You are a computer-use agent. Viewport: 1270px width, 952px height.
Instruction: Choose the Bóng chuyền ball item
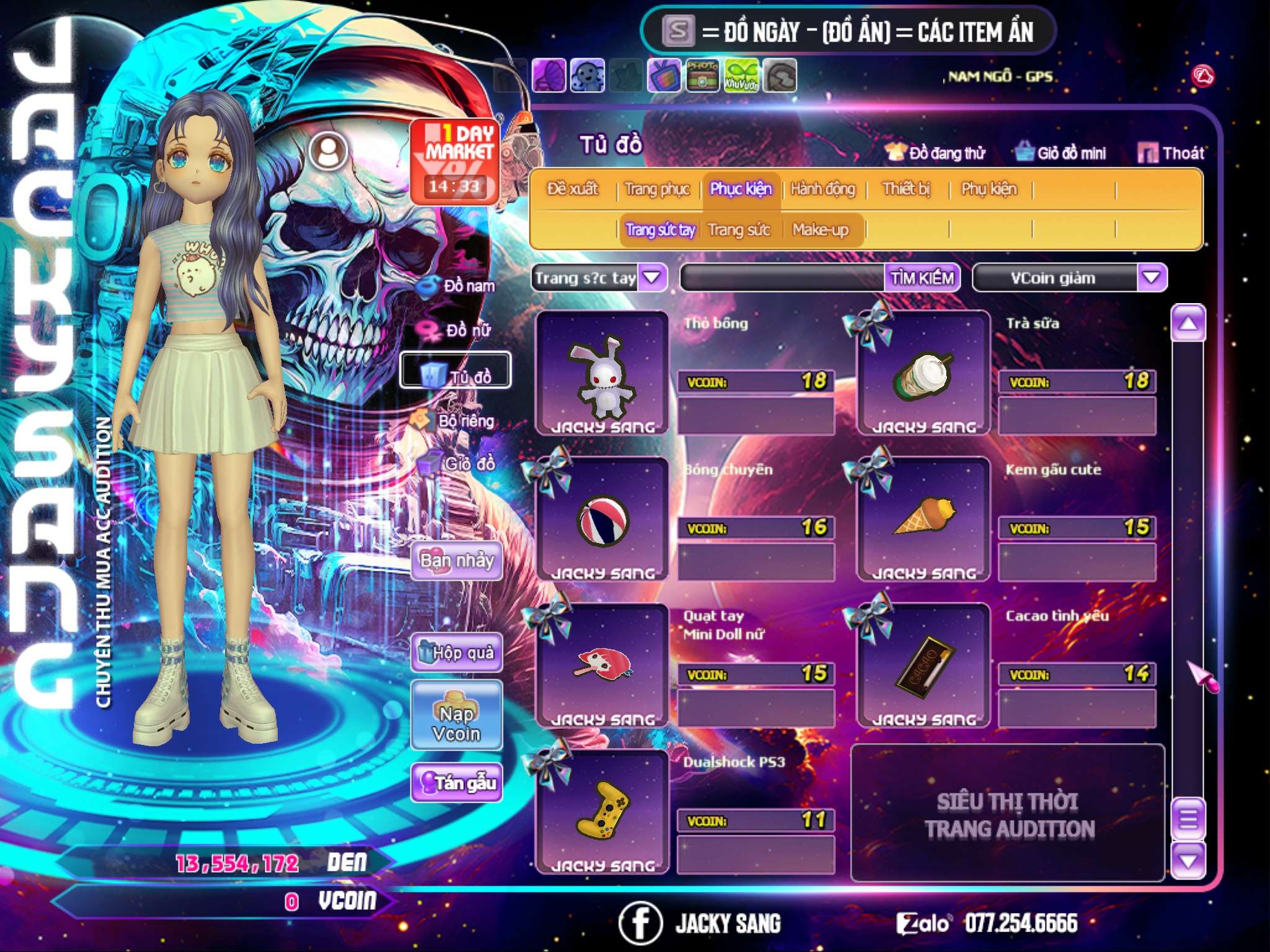coord(602,519)
